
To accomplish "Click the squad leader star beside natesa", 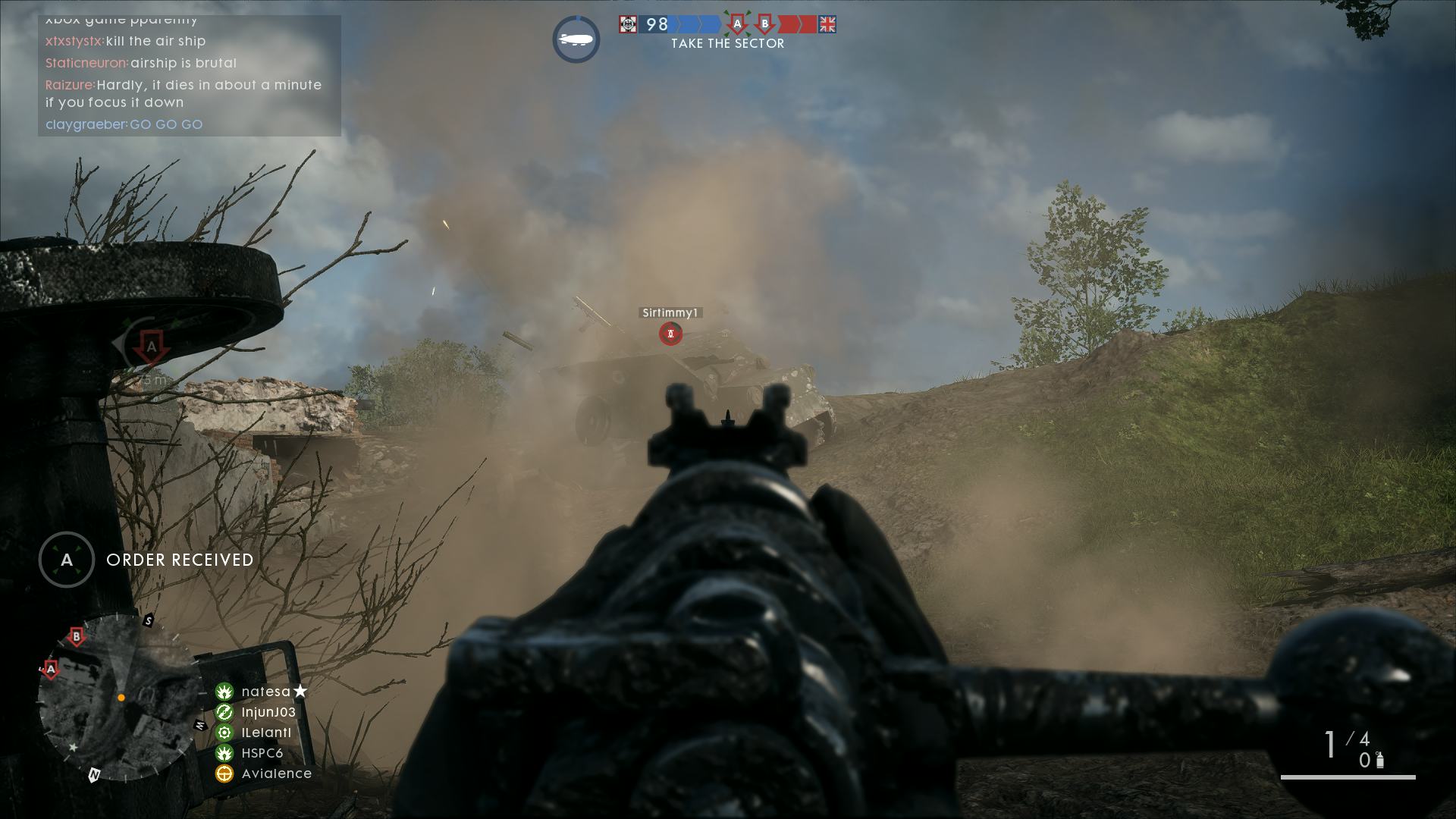I will (300, 691).
